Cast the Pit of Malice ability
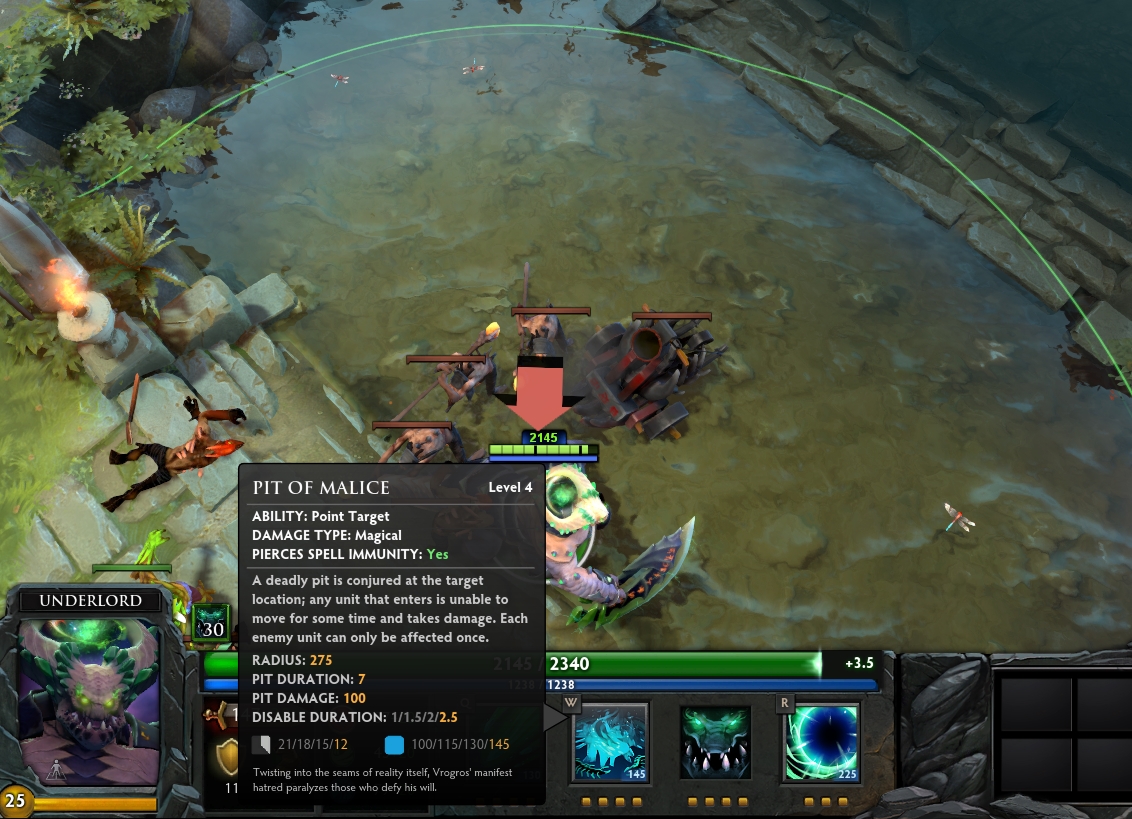The width and height of the screenshot is (1132, 819). point(611,742)
